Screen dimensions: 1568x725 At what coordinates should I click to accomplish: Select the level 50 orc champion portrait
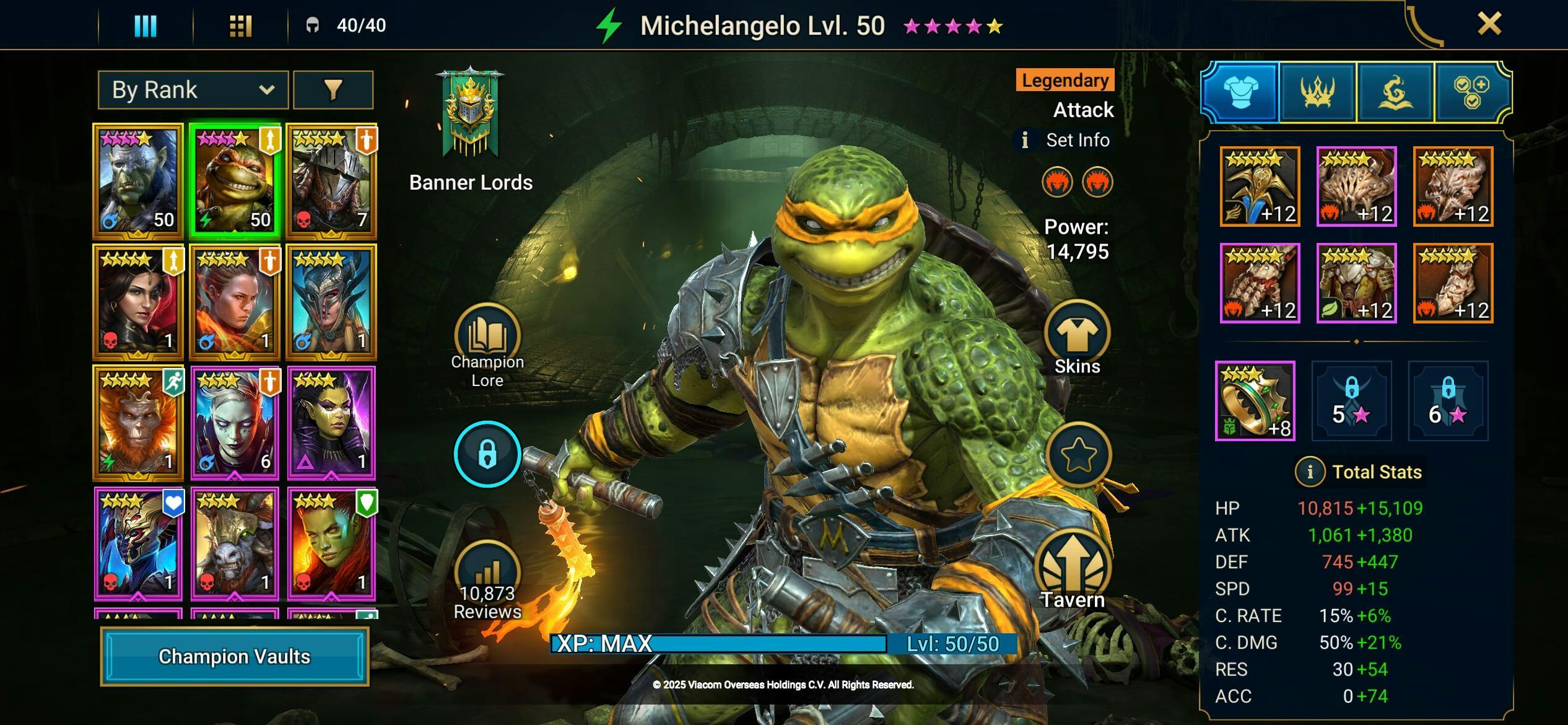tap(138, 181)
